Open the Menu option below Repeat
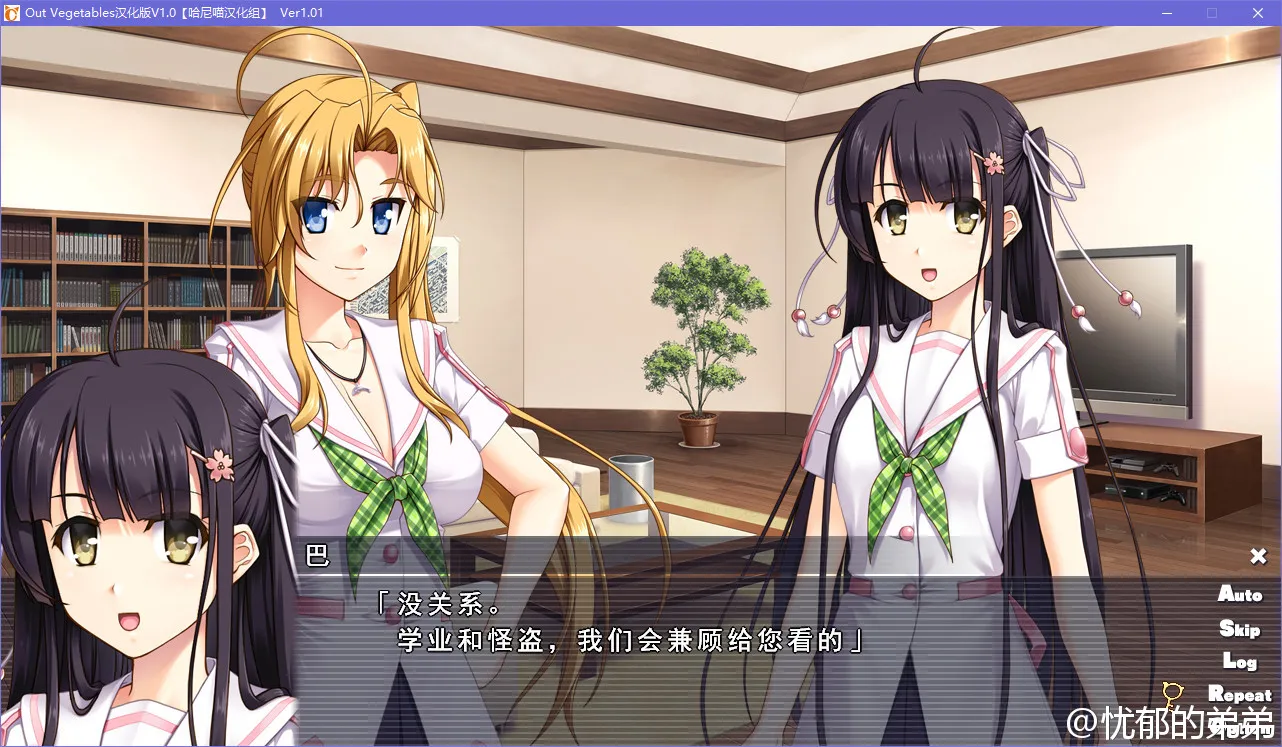This screenshot has height=747, width=1282. coord(1241,728)
